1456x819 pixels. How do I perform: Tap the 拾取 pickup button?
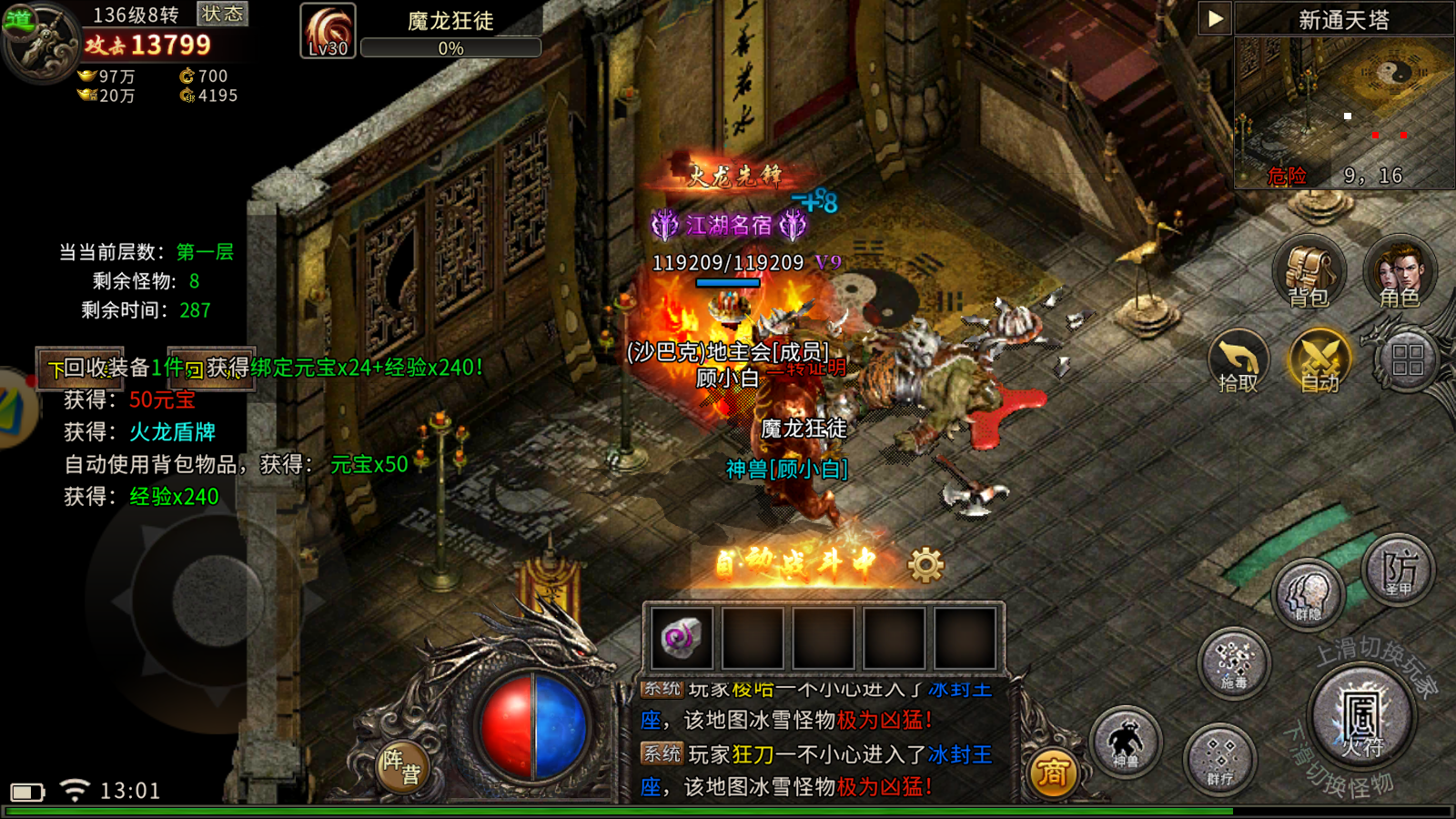(1239, 361)
